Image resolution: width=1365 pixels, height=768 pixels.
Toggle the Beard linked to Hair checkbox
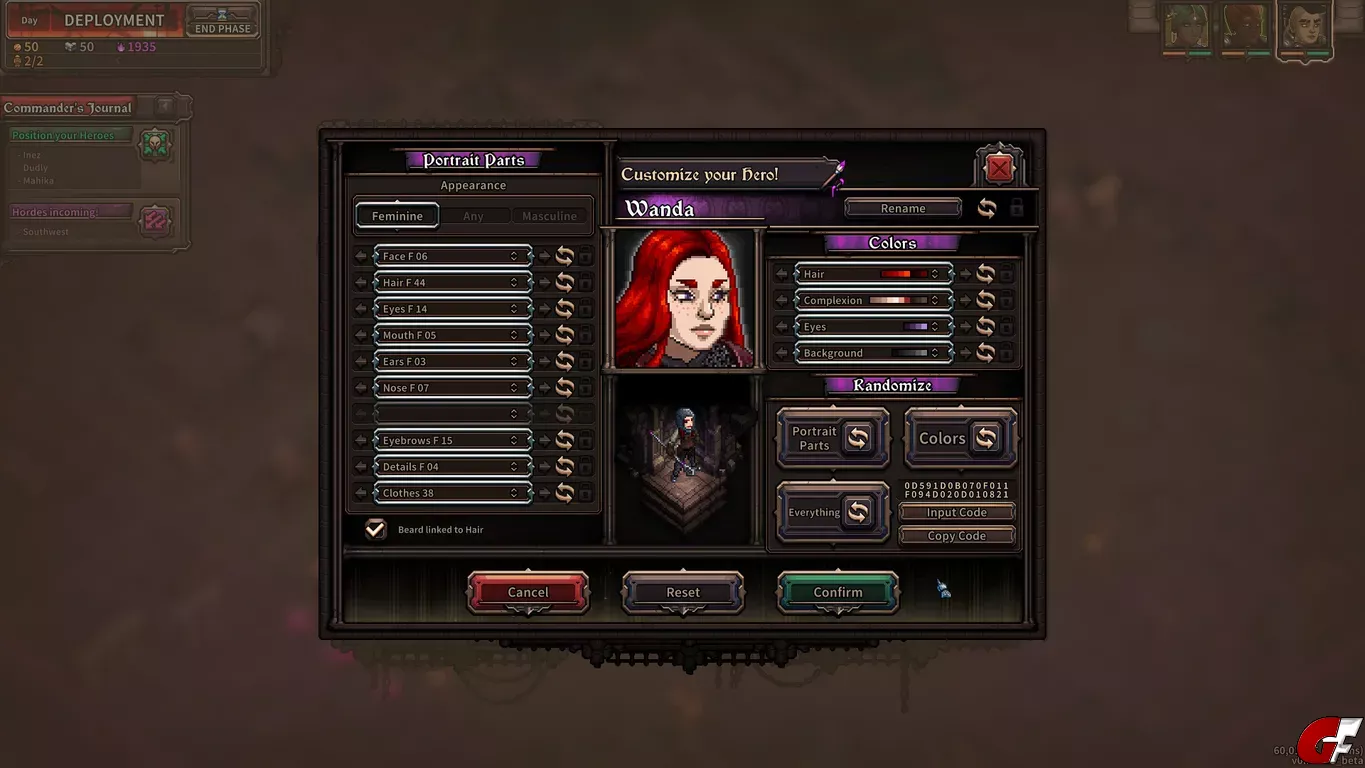pyautogui.click(x=376, y=529)
